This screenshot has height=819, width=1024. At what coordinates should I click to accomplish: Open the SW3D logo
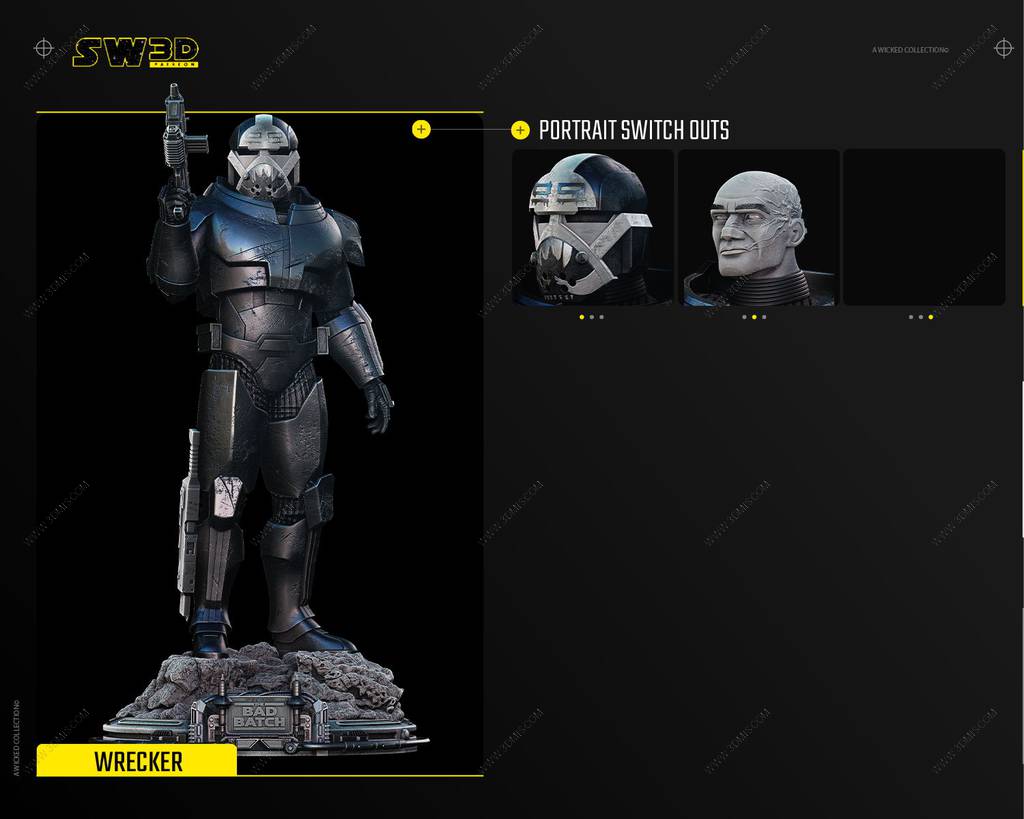click(x=135, y=52)
